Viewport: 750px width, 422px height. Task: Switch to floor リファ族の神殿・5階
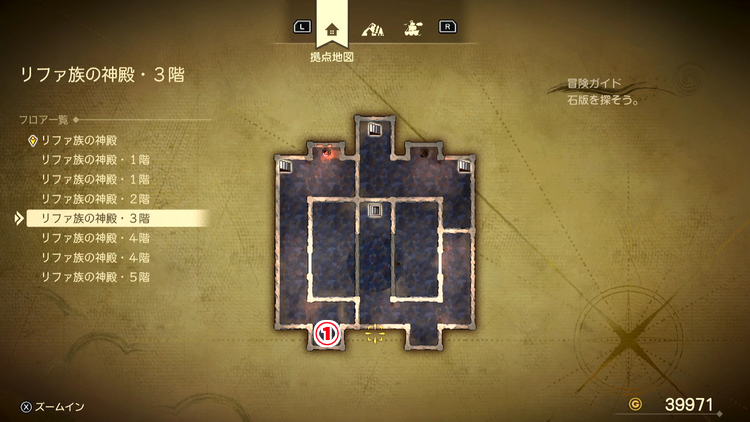[95, 275]
